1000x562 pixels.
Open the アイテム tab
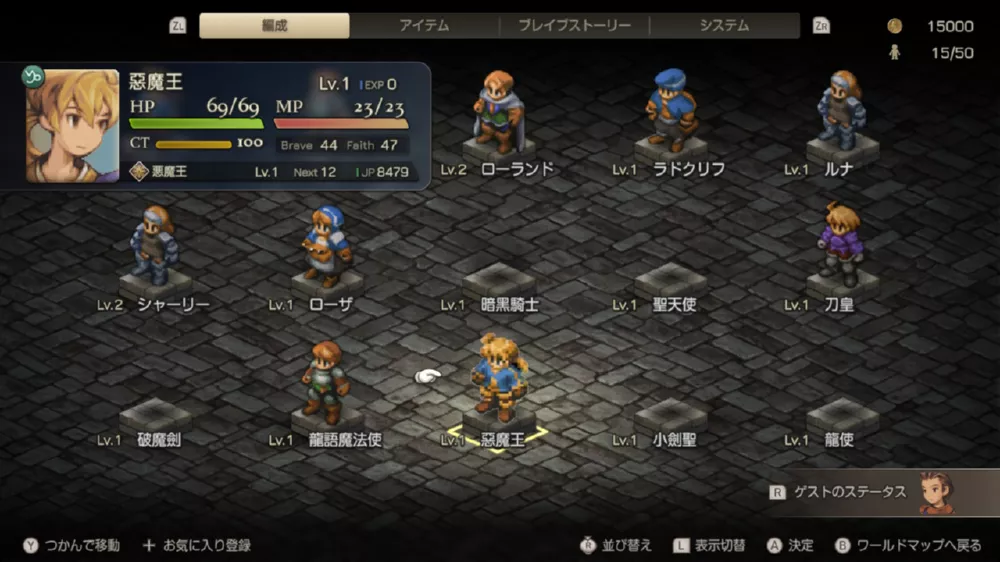click(425, 26)
